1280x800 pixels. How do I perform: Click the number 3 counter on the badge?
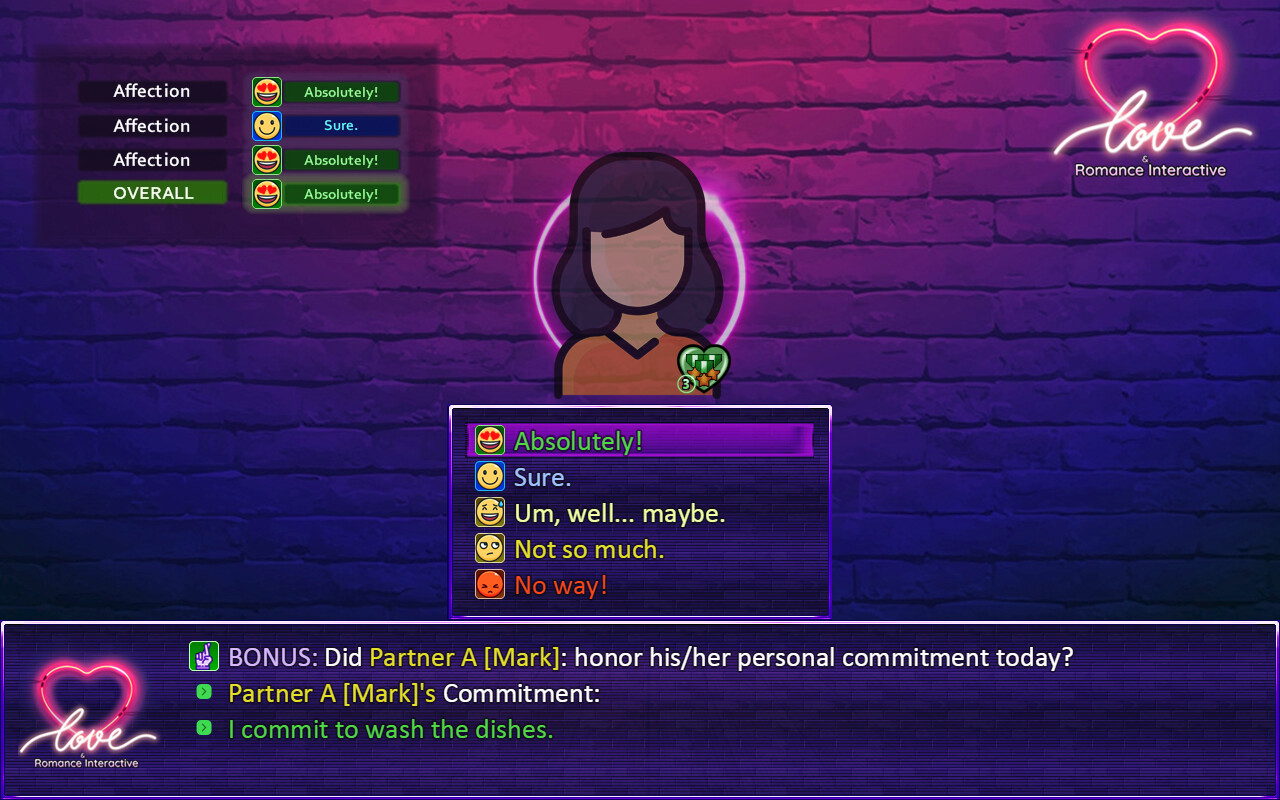pos(688,380)
